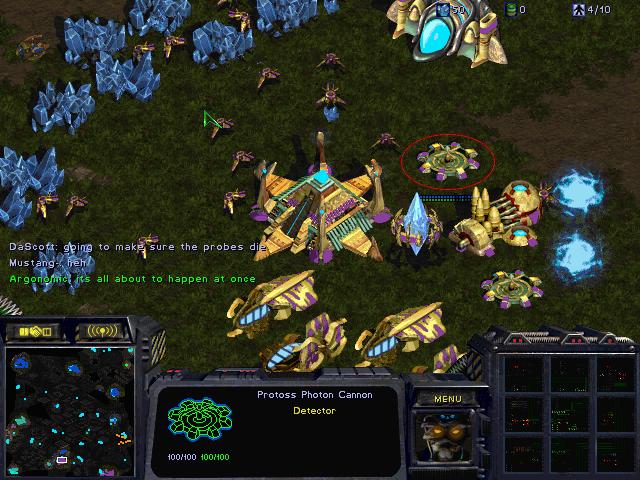Open the alliance diplomacy button above the minimap
Image resolution: width=640 pixels, height=480 pixels.
click(x=36, y=330)
